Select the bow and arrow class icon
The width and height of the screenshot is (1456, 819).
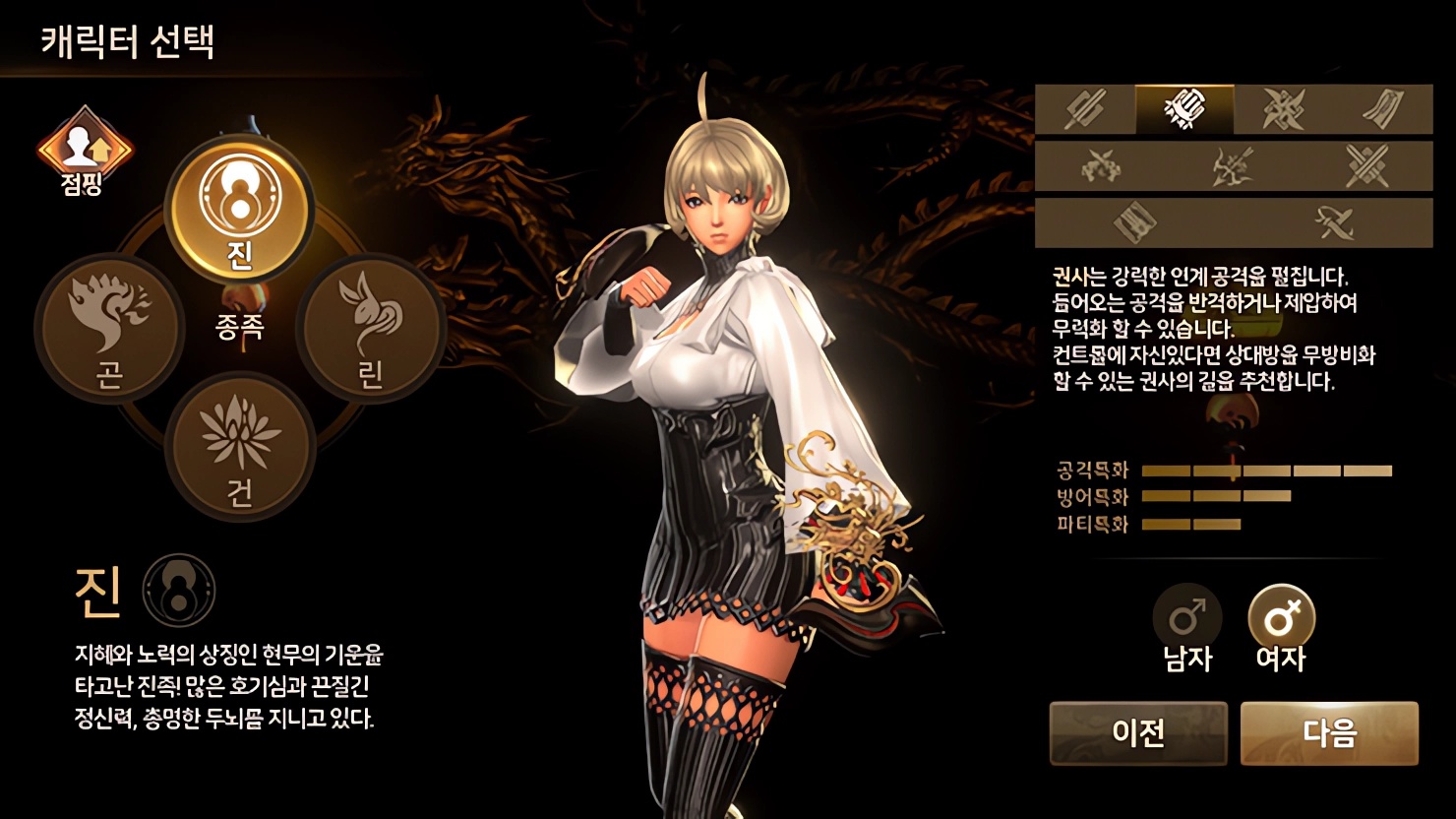1234,165
